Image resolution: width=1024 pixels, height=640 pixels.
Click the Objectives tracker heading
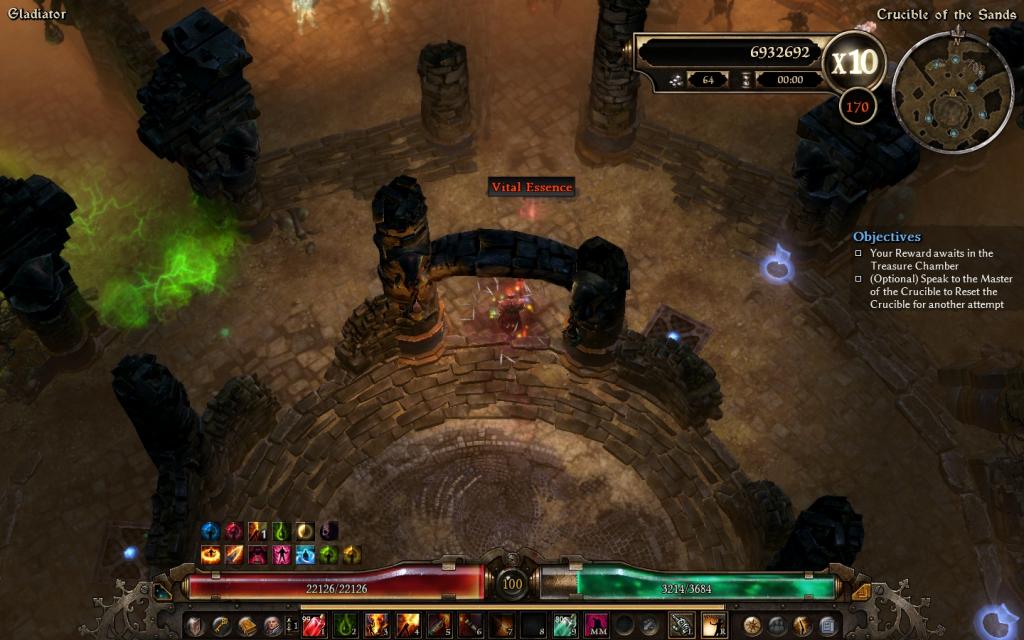[x=886, y=237]
